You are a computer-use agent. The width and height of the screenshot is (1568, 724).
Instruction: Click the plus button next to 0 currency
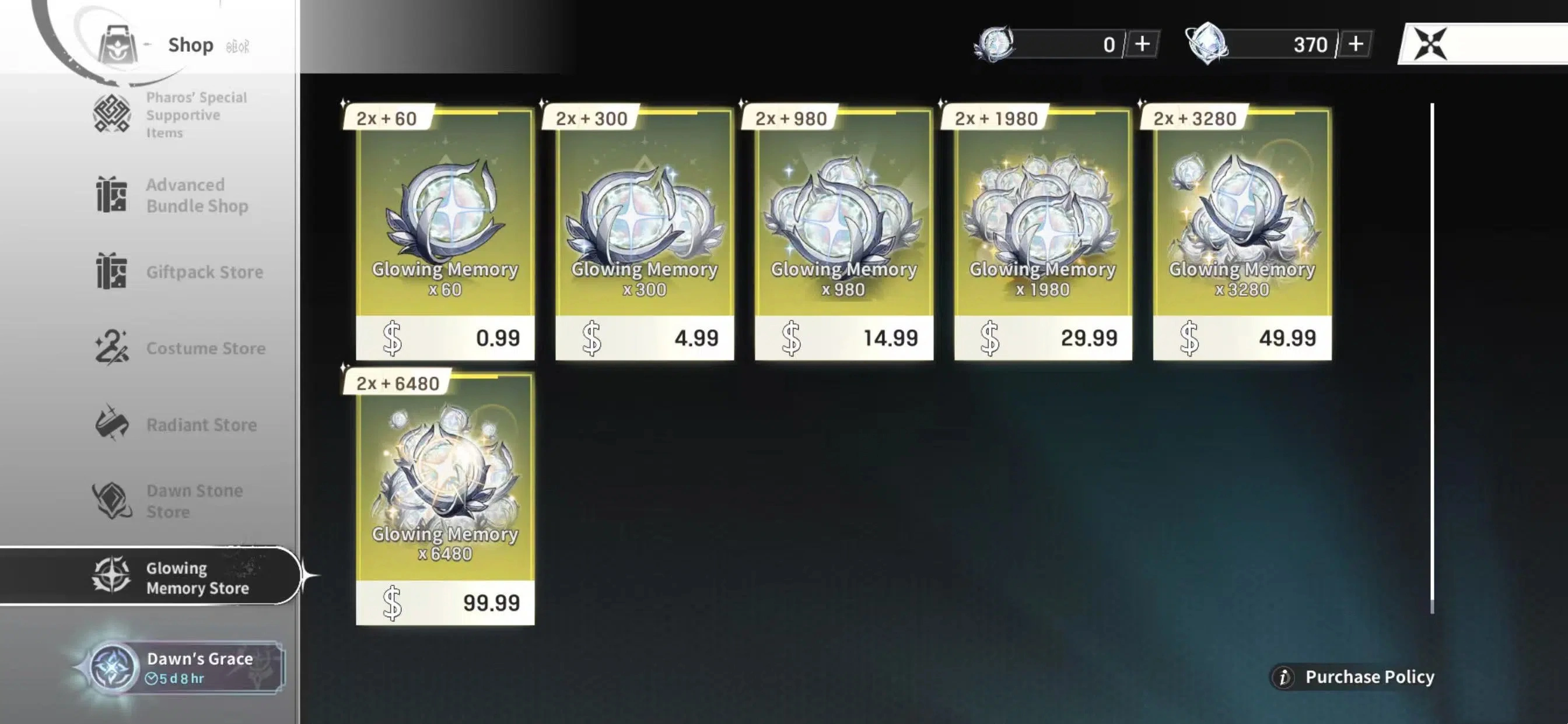(1142, 43)
